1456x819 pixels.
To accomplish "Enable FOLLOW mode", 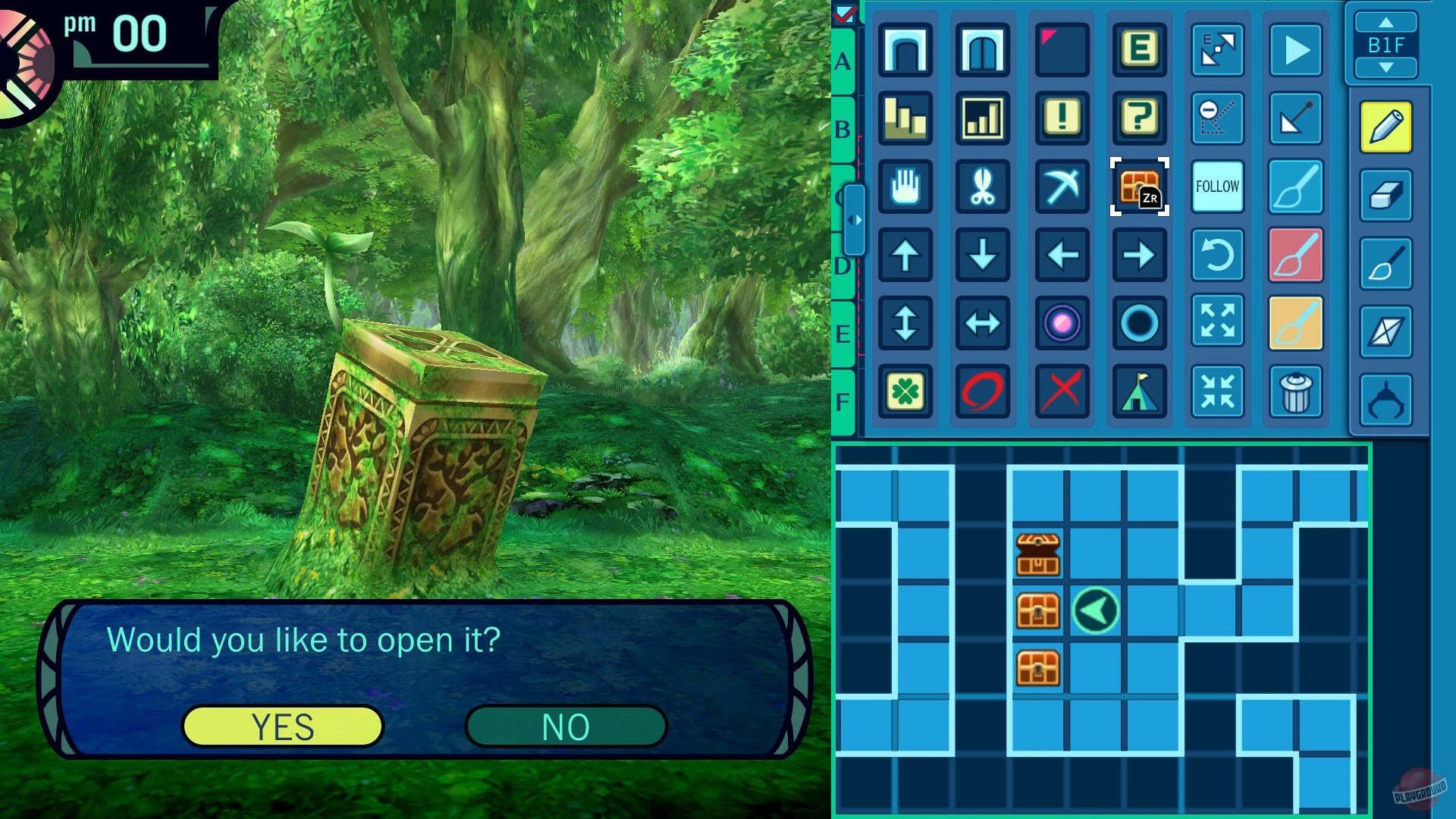I will point(1217,186).
